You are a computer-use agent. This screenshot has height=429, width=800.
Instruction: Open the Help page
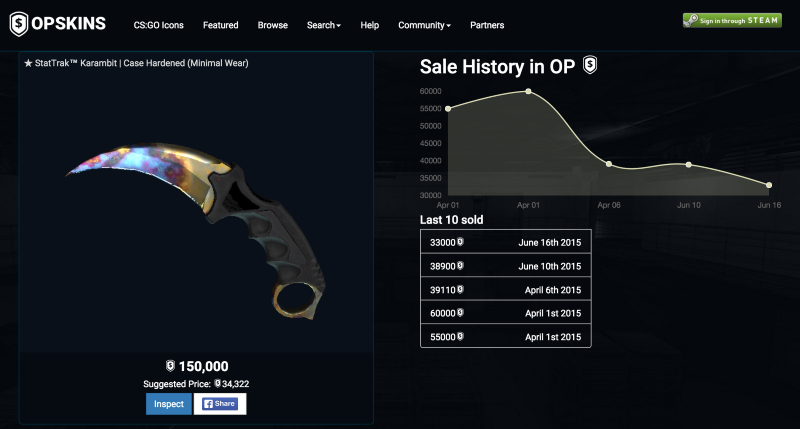coord(370,25)
